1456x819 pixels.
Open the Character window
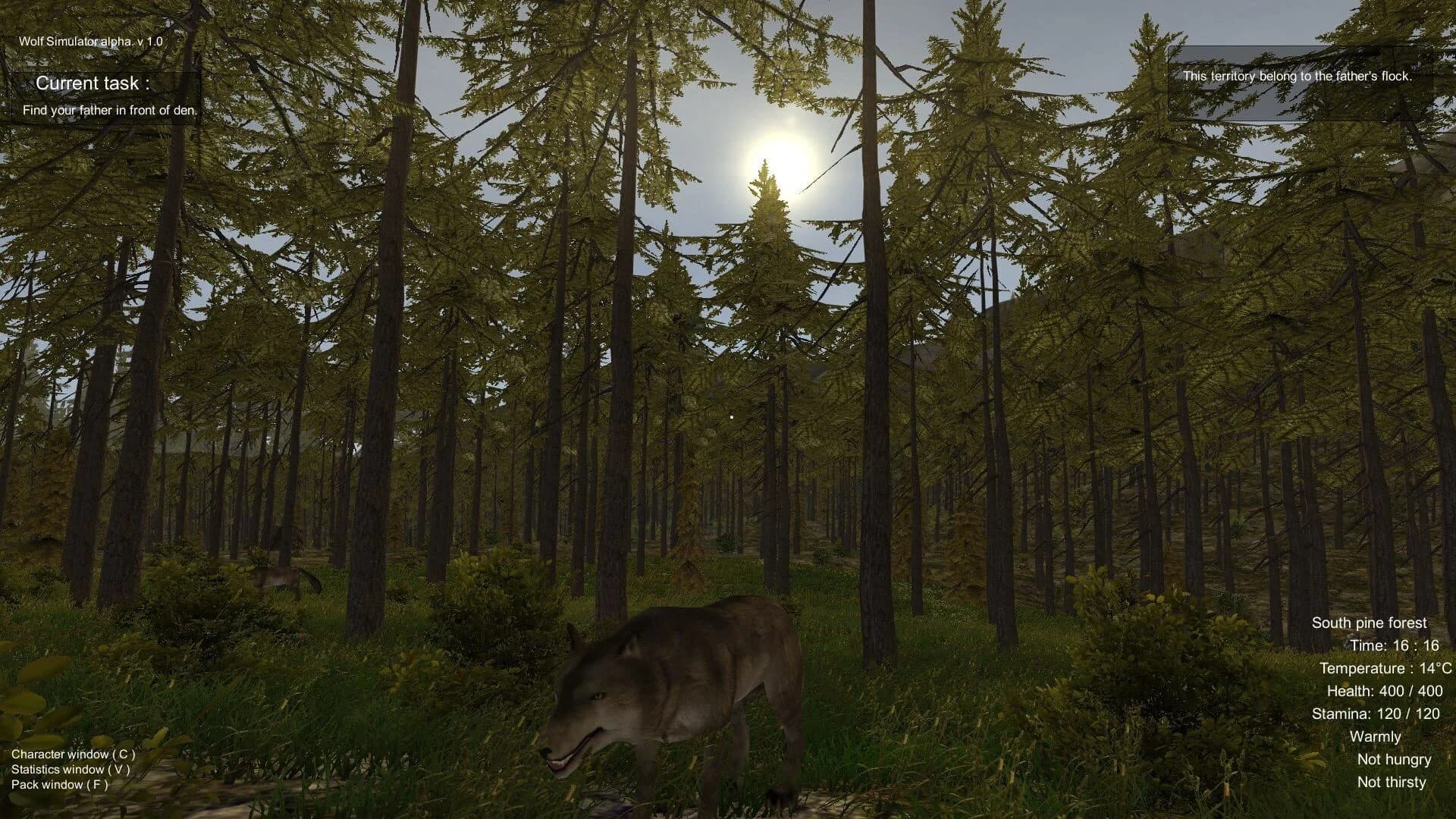click(72, 754)
